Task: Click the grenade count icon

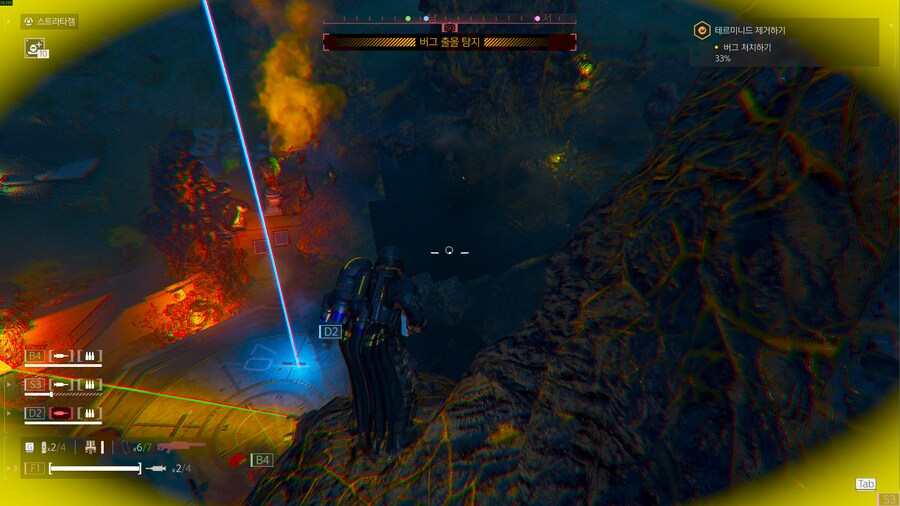Action: (x=46, y=447)
